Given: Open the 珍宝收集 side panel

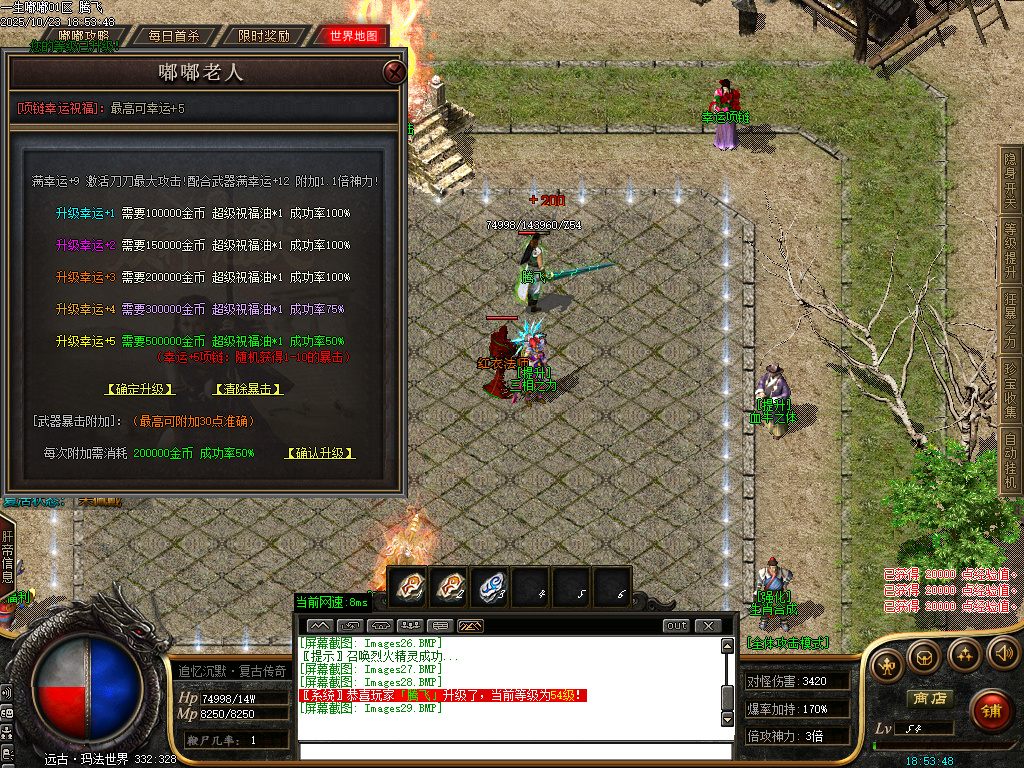Looking at the screenshot, I should (x=1011, y=392).
